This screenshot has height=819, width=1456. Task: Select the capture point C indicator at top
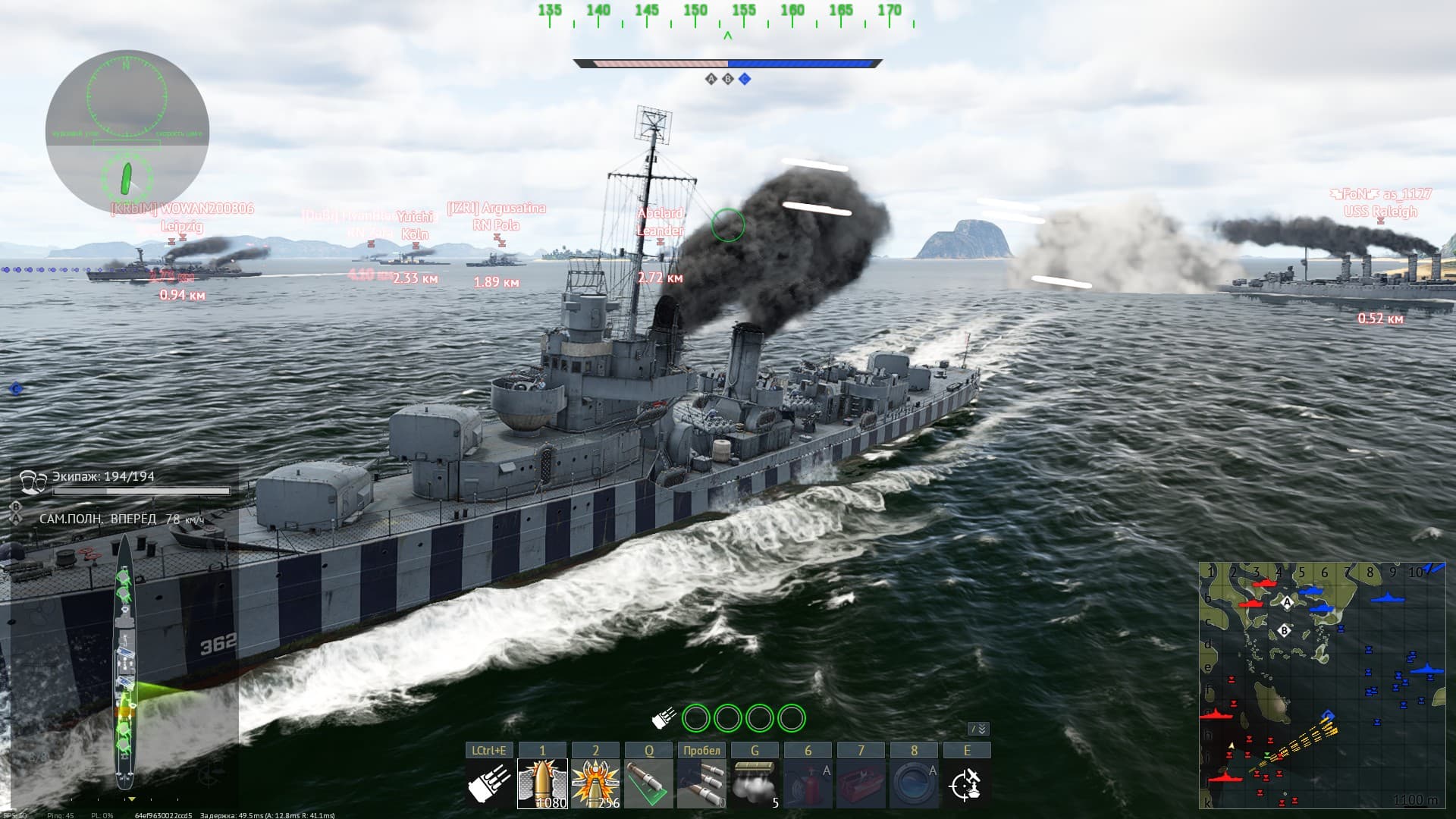coord(745,79)
